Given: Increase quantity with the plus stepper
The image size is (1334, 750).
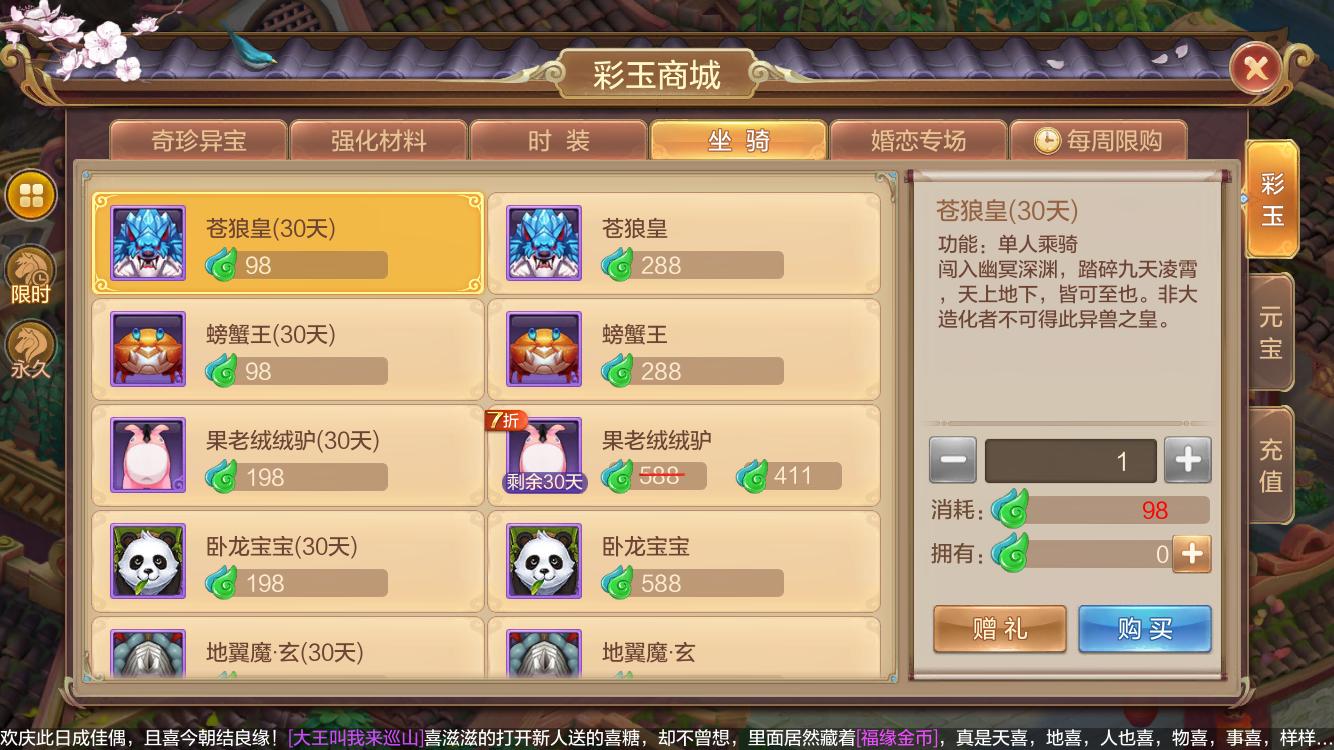Looking at the screenshot, I should coord(1187,460).
